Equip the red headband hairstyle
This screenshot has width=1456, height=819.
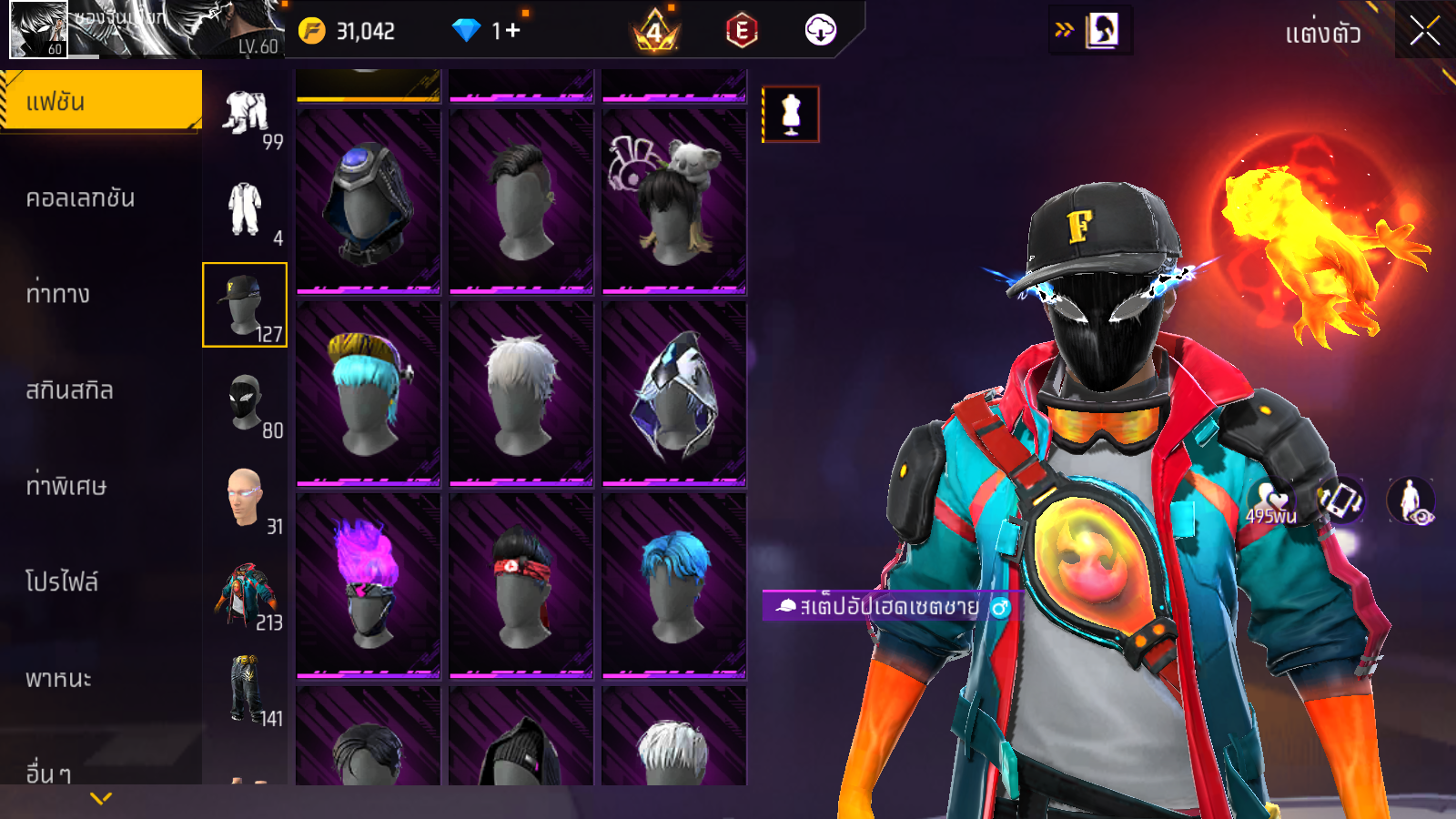click(x=521, y=584)
